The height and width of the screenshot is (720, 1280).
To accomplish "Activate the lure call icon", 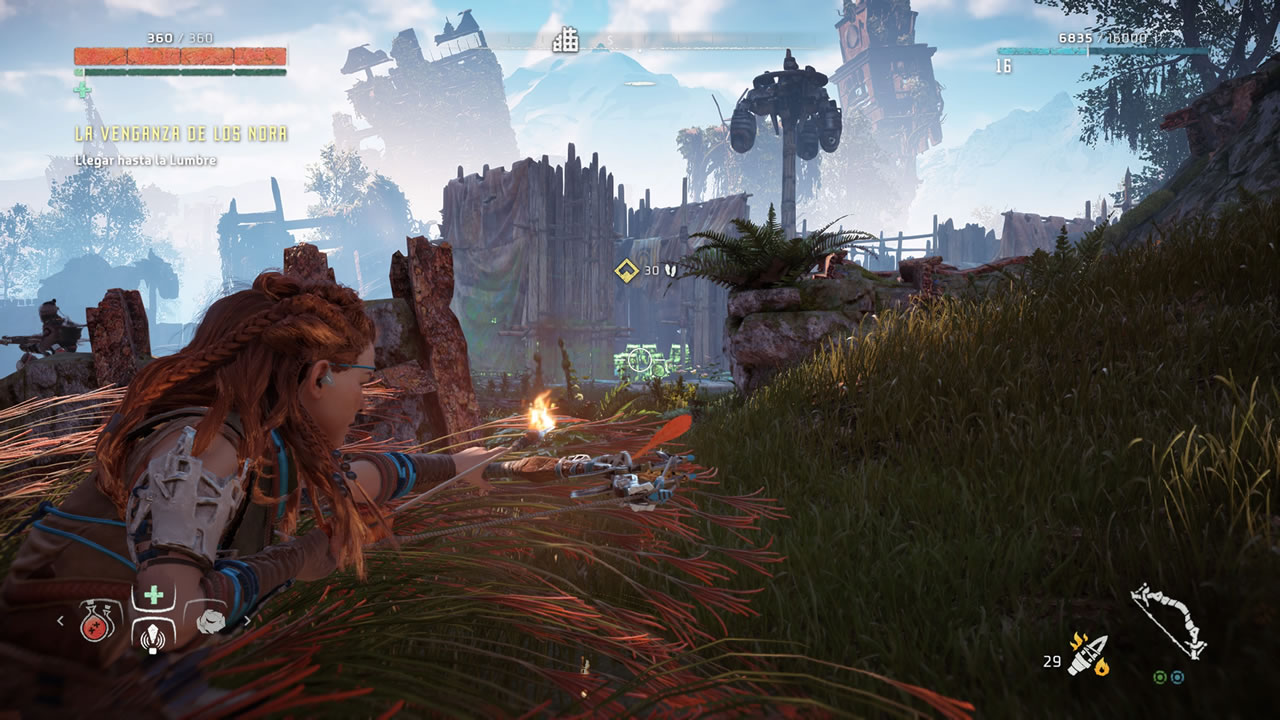I will coord(153,636).
